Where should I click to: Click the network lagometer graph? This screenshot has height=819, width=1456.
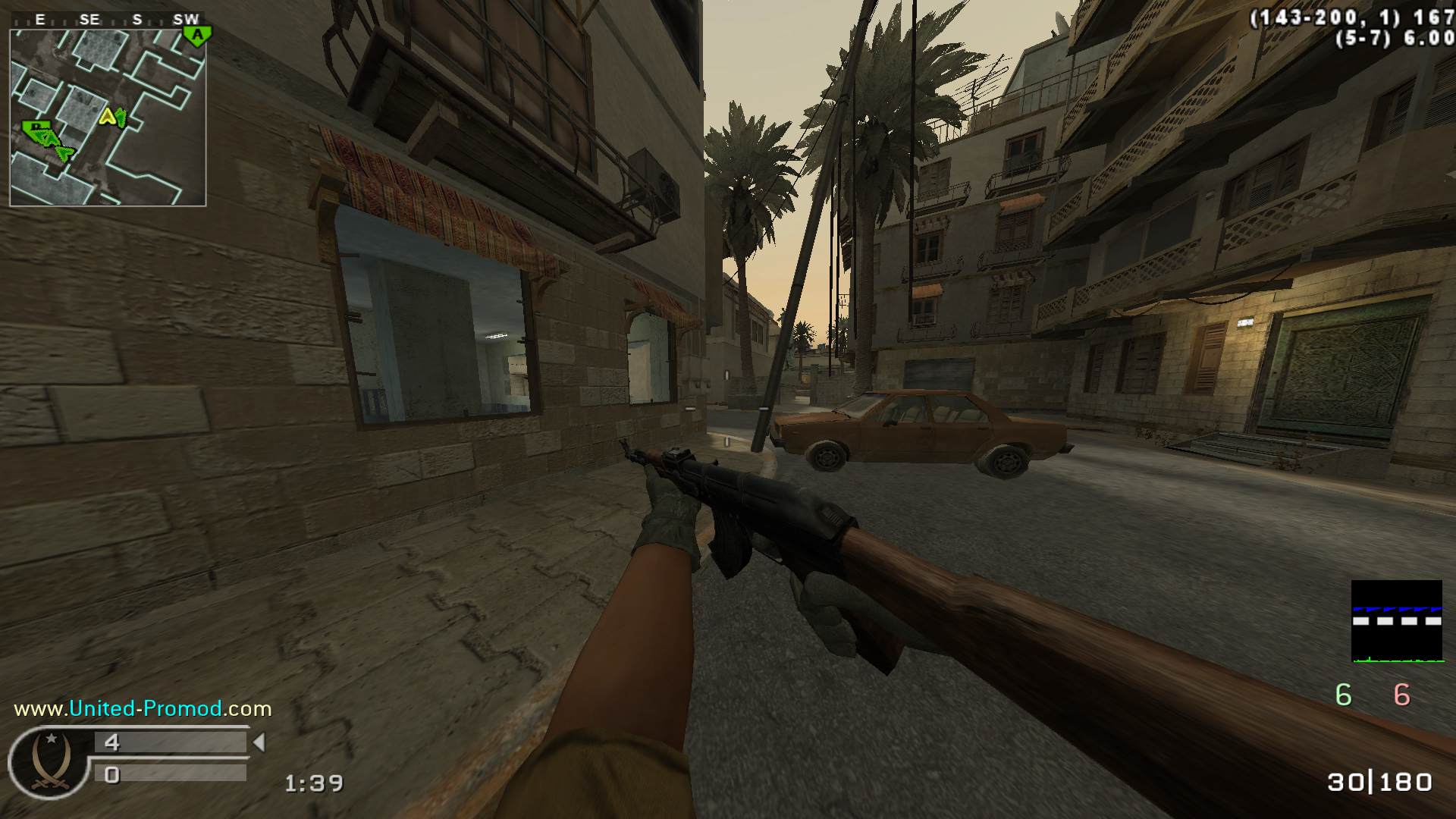pyautogui.click(x=1396, y=621)
